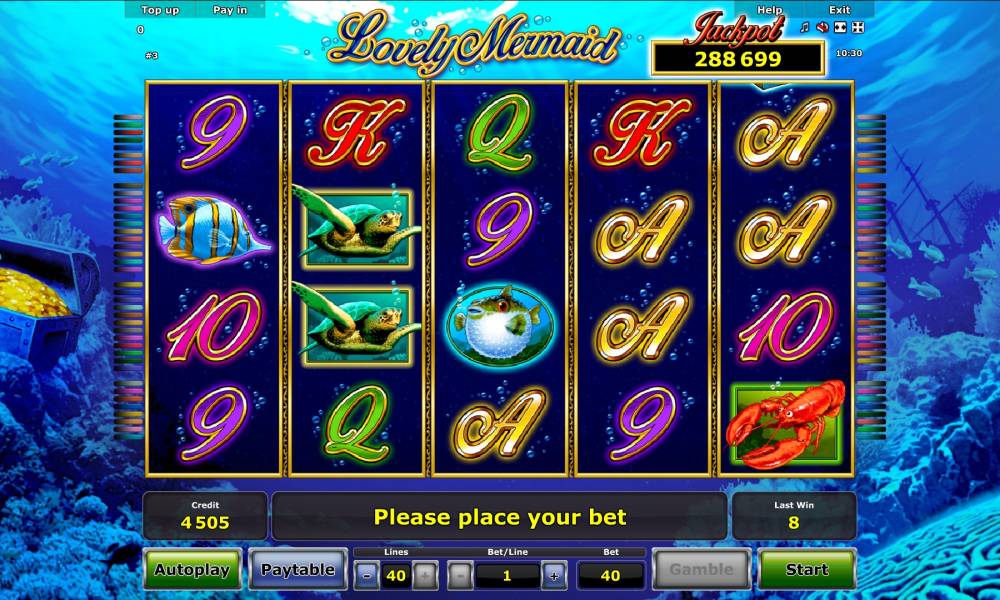Enable Autoplay mode
The image size is (1000, 600).
pos(192,570)
